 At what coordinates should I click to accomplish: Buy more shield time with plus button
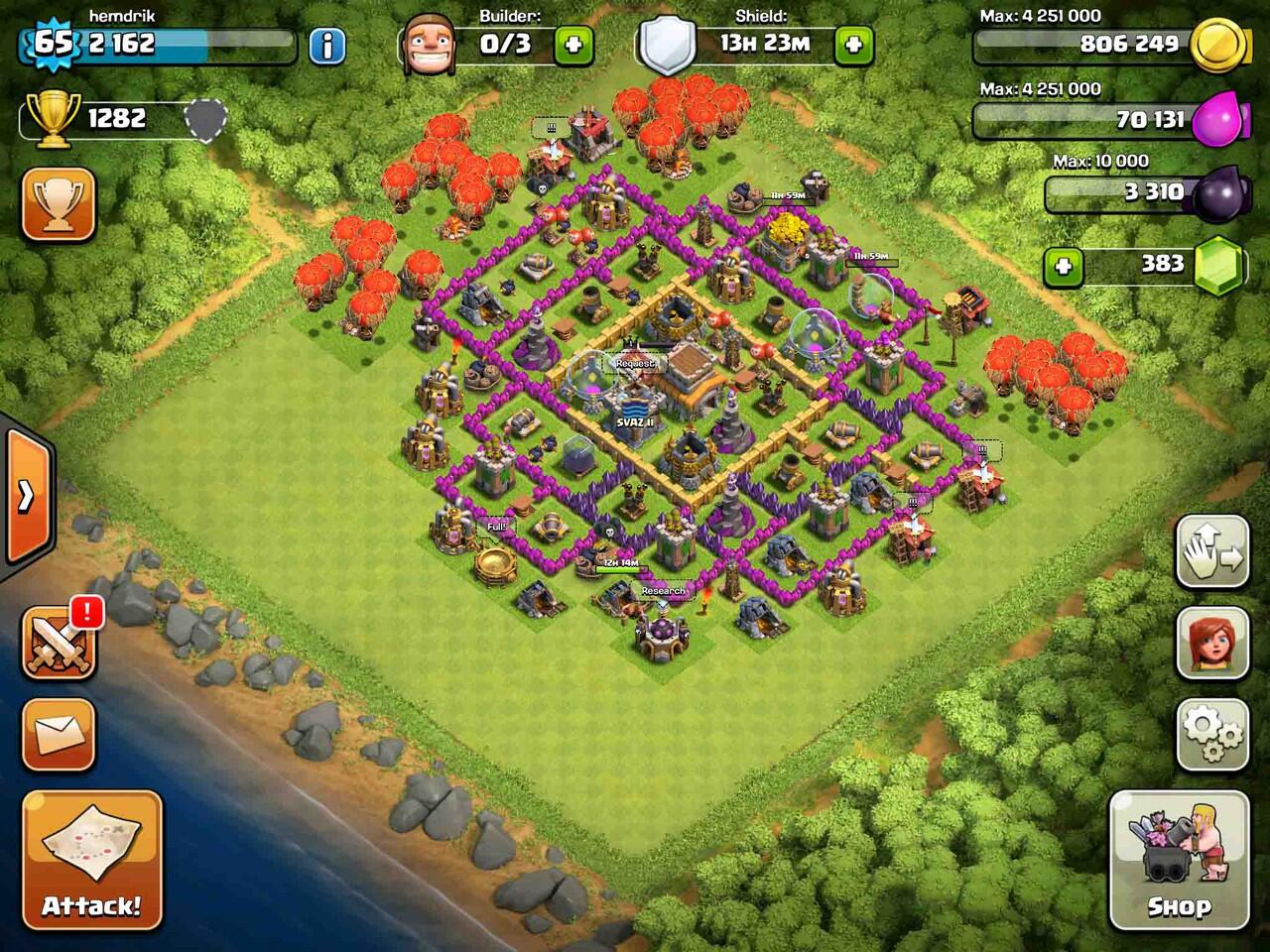tap(853, 45)
